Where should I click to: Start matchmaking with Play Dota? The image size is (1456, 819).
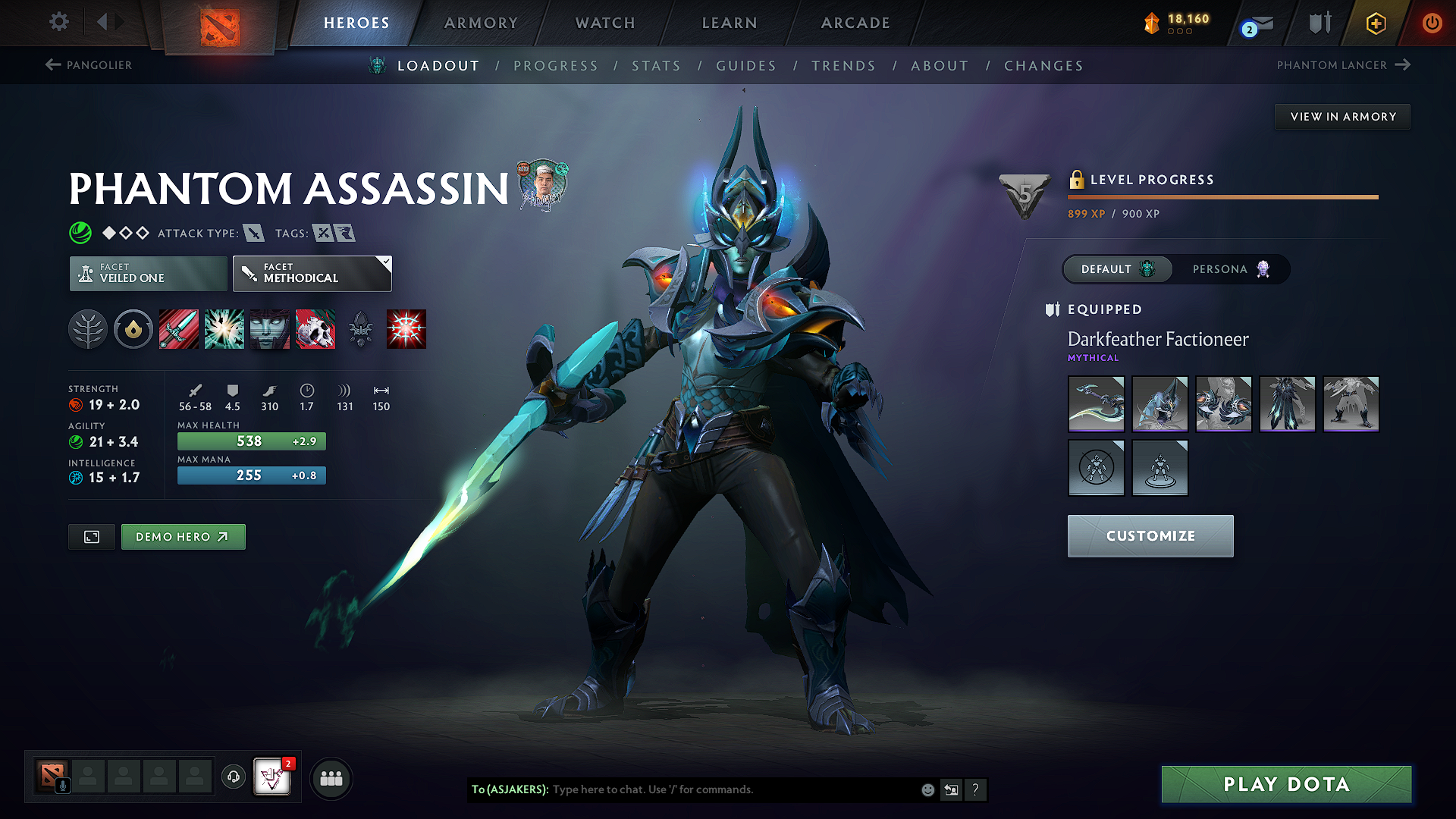pos(1286,784)
